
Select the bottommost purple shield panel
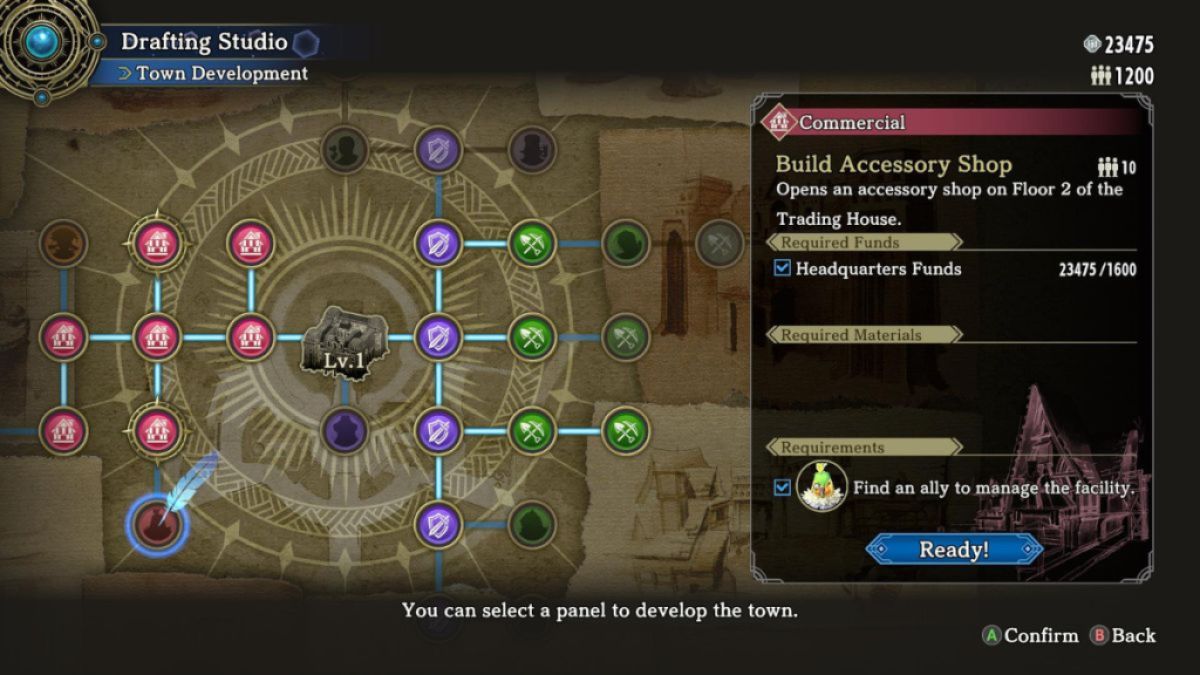point(438,524)
